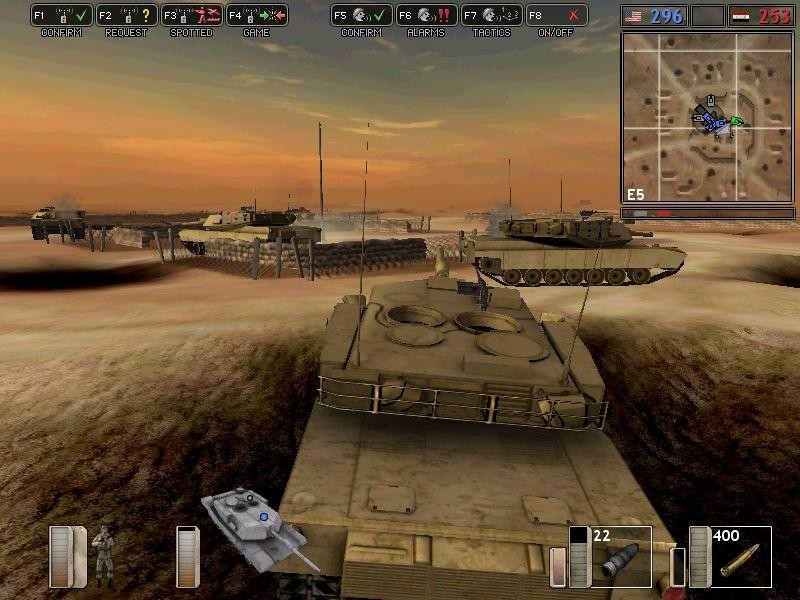Open the F7 Tactics radio menu

coord(491,15)
